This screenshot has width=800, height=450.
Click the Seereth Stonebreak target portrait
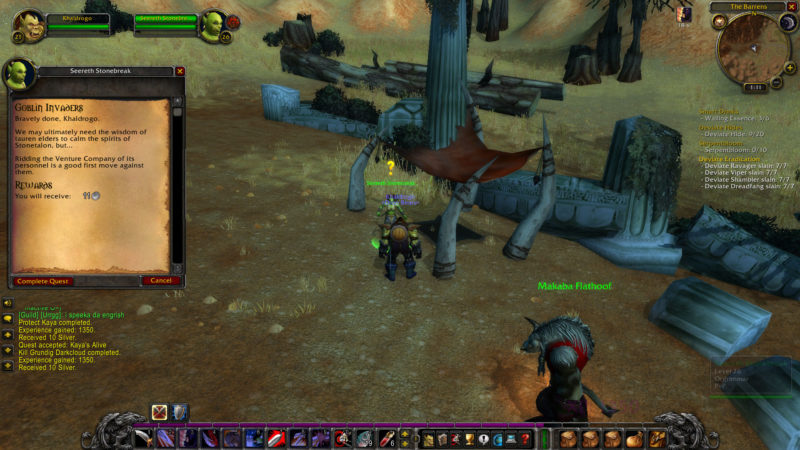212,25
